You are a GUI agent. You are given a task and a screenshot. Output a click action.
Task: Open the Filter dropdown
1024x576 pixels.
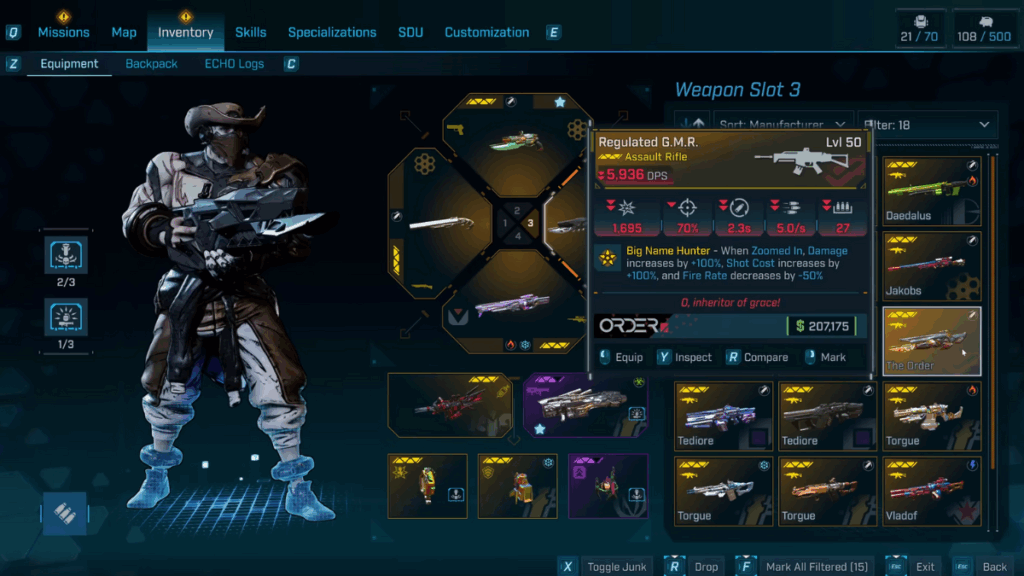(x=928, y=125)
